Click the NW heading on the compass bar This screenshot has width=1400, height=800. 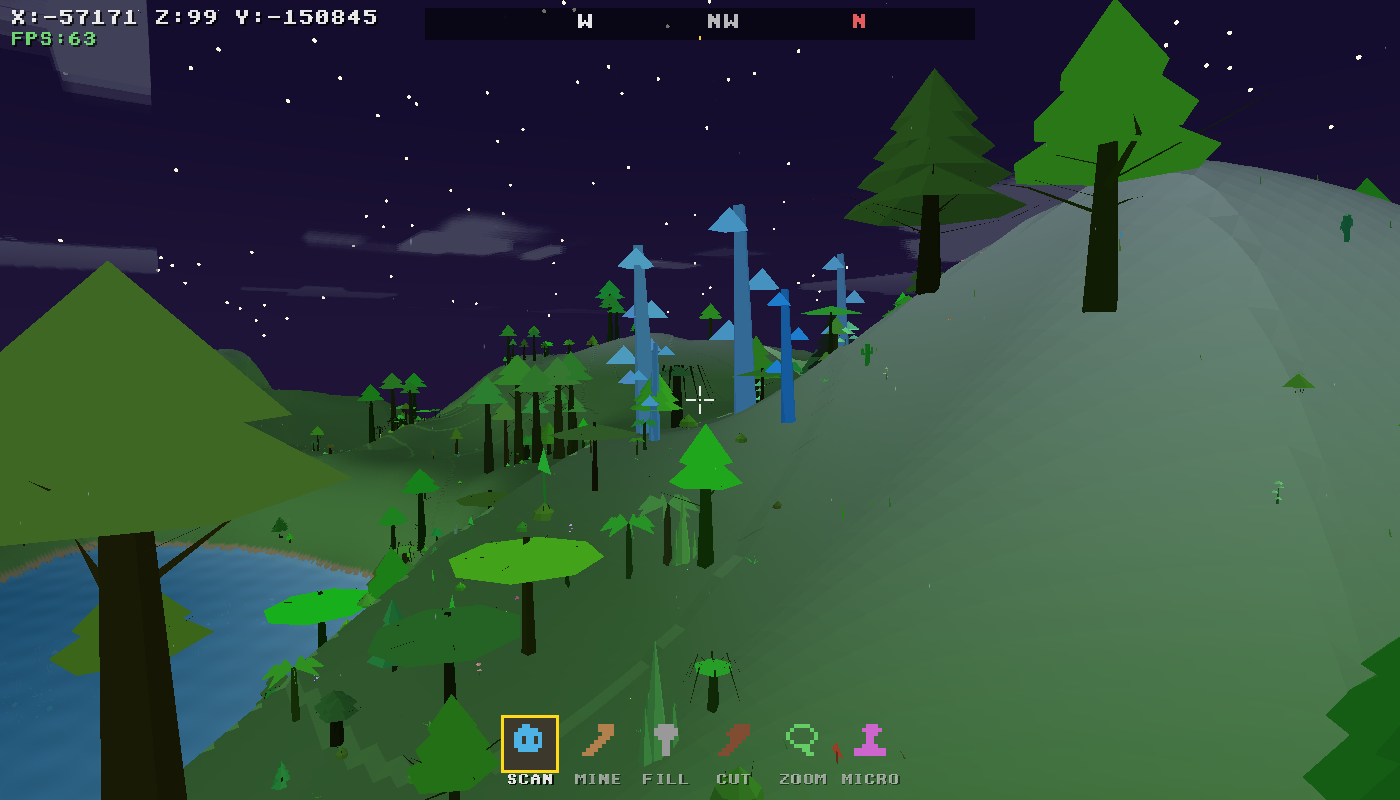(722, 21)
